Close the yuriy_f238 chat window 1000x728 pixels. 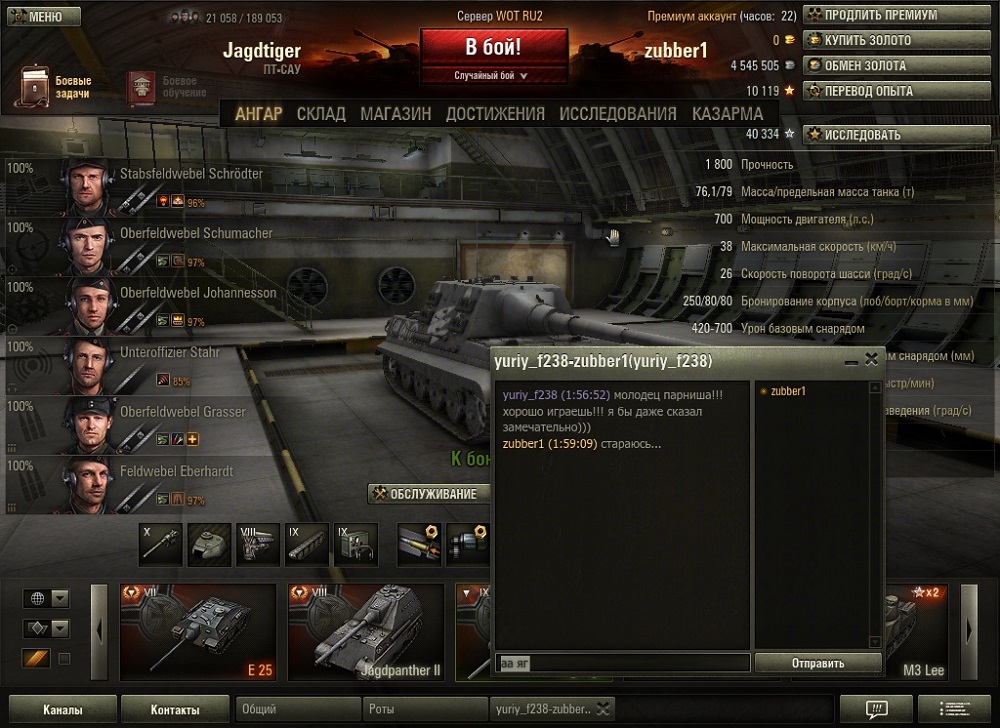(x=871, y=358)
